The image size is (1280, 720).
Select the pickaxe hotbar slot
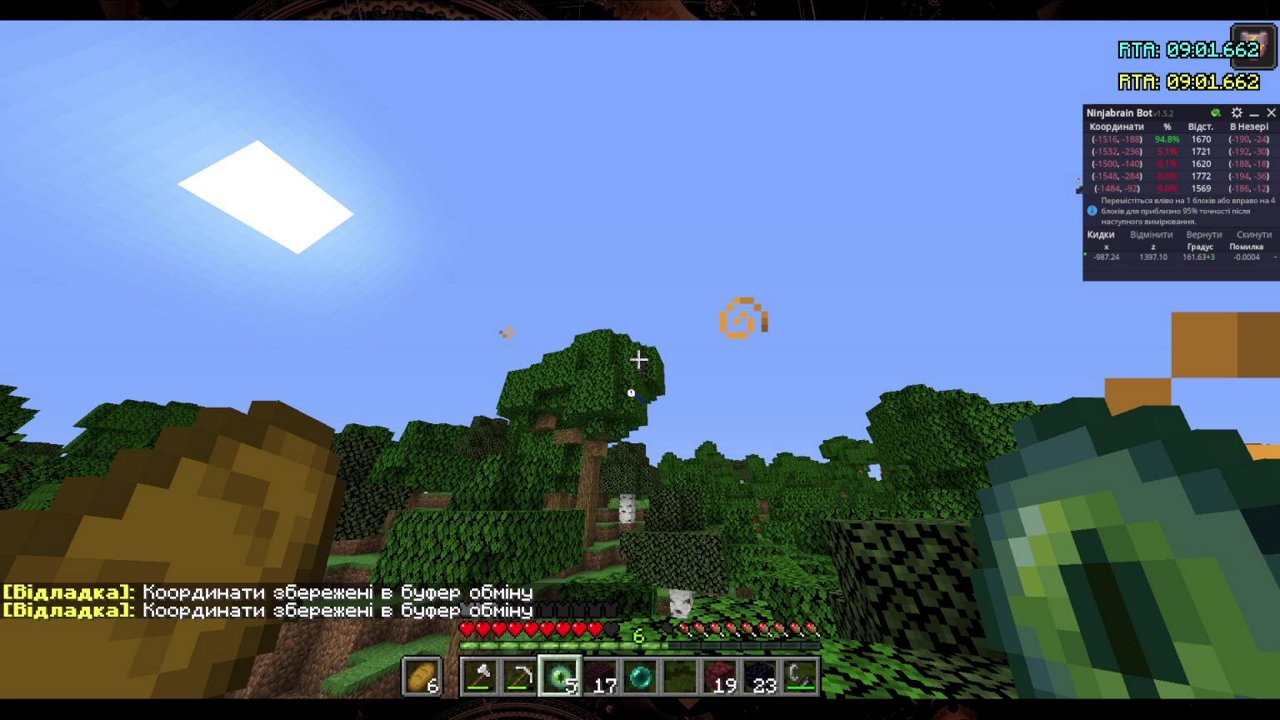[519, 675]
